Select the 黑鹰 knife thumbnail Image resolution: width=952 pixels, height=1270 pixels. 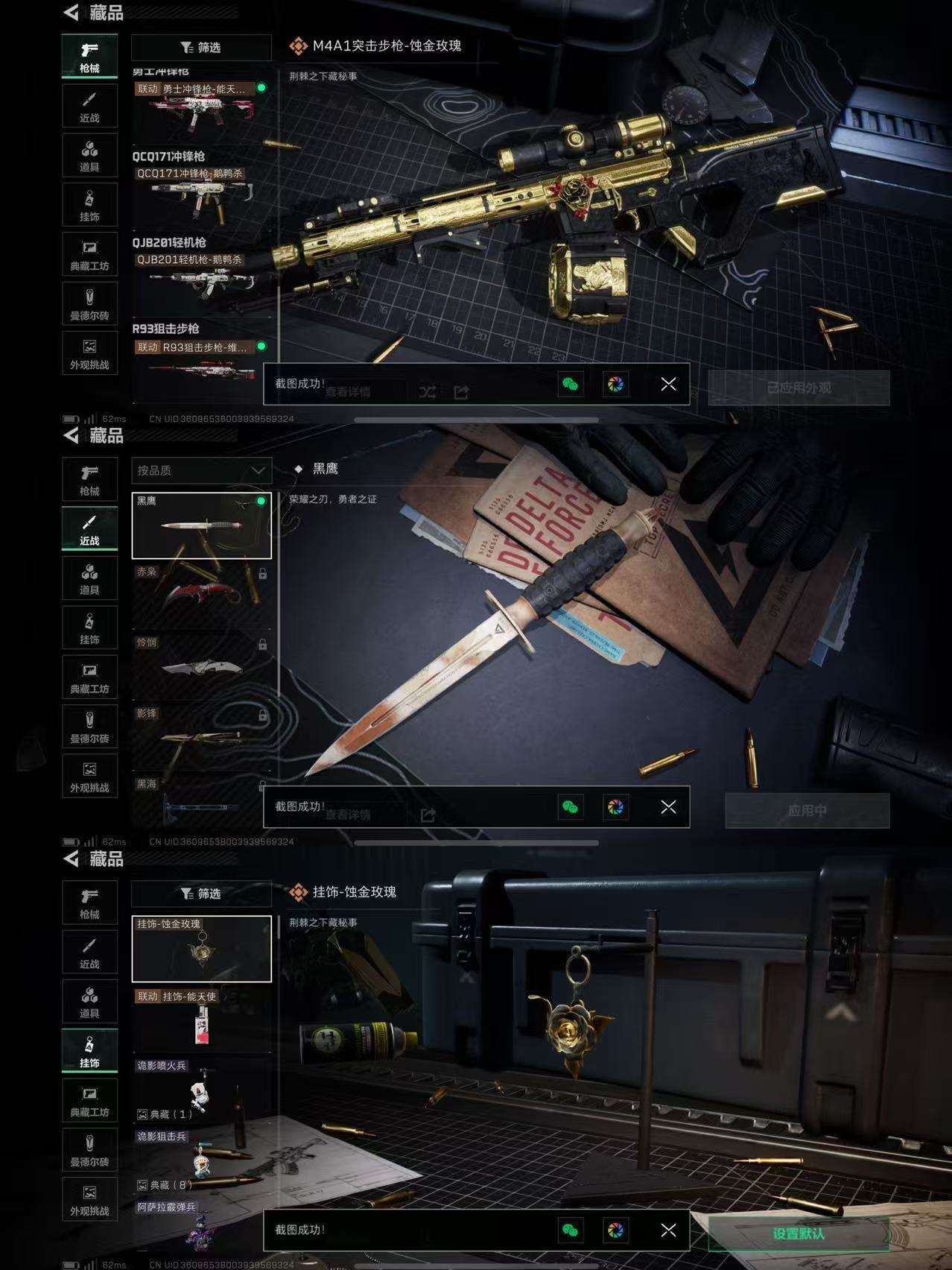click(201, 525)
